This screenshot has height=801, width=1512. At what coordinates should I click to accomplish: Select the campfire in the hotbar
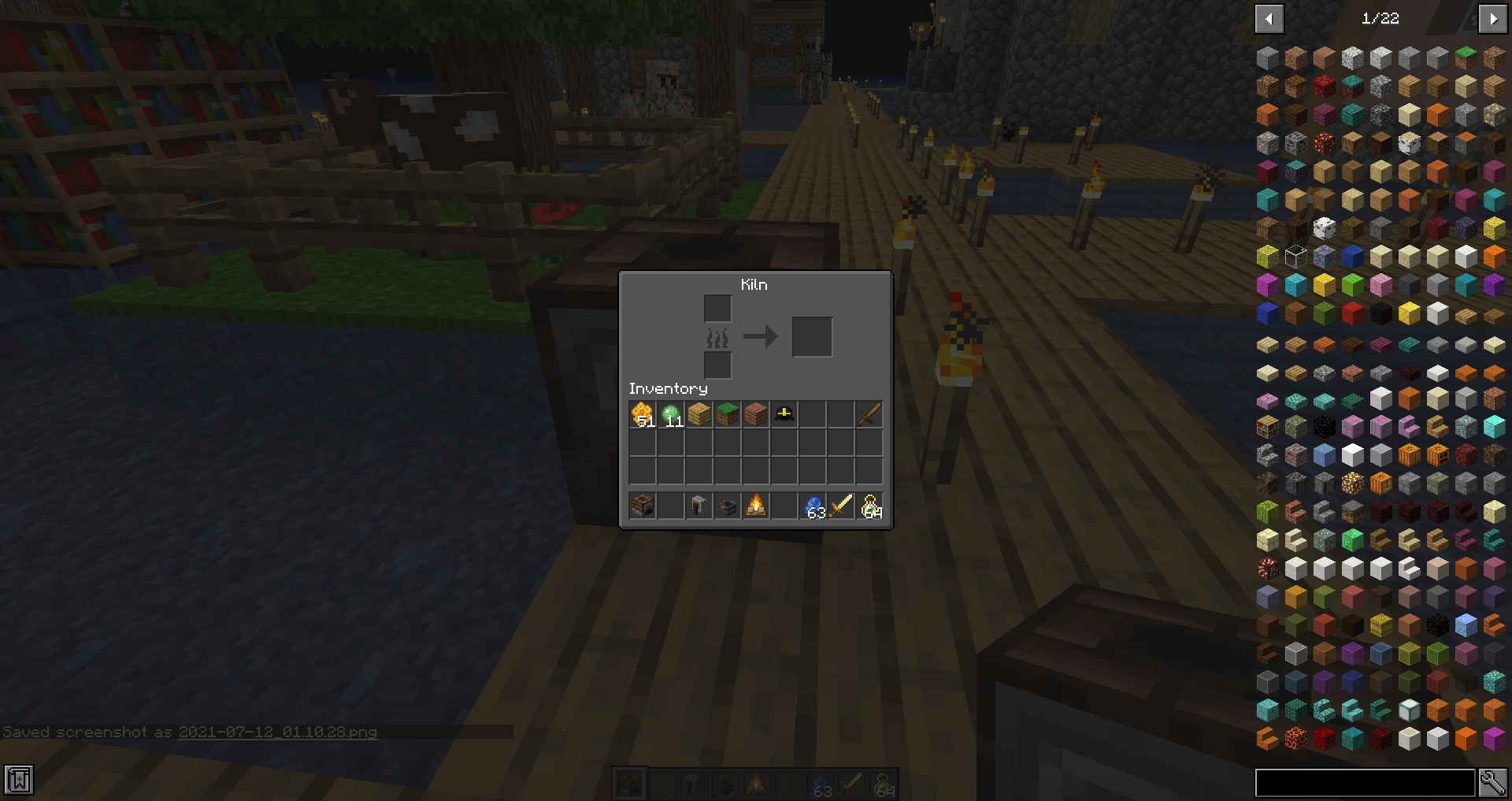(756, 505)
